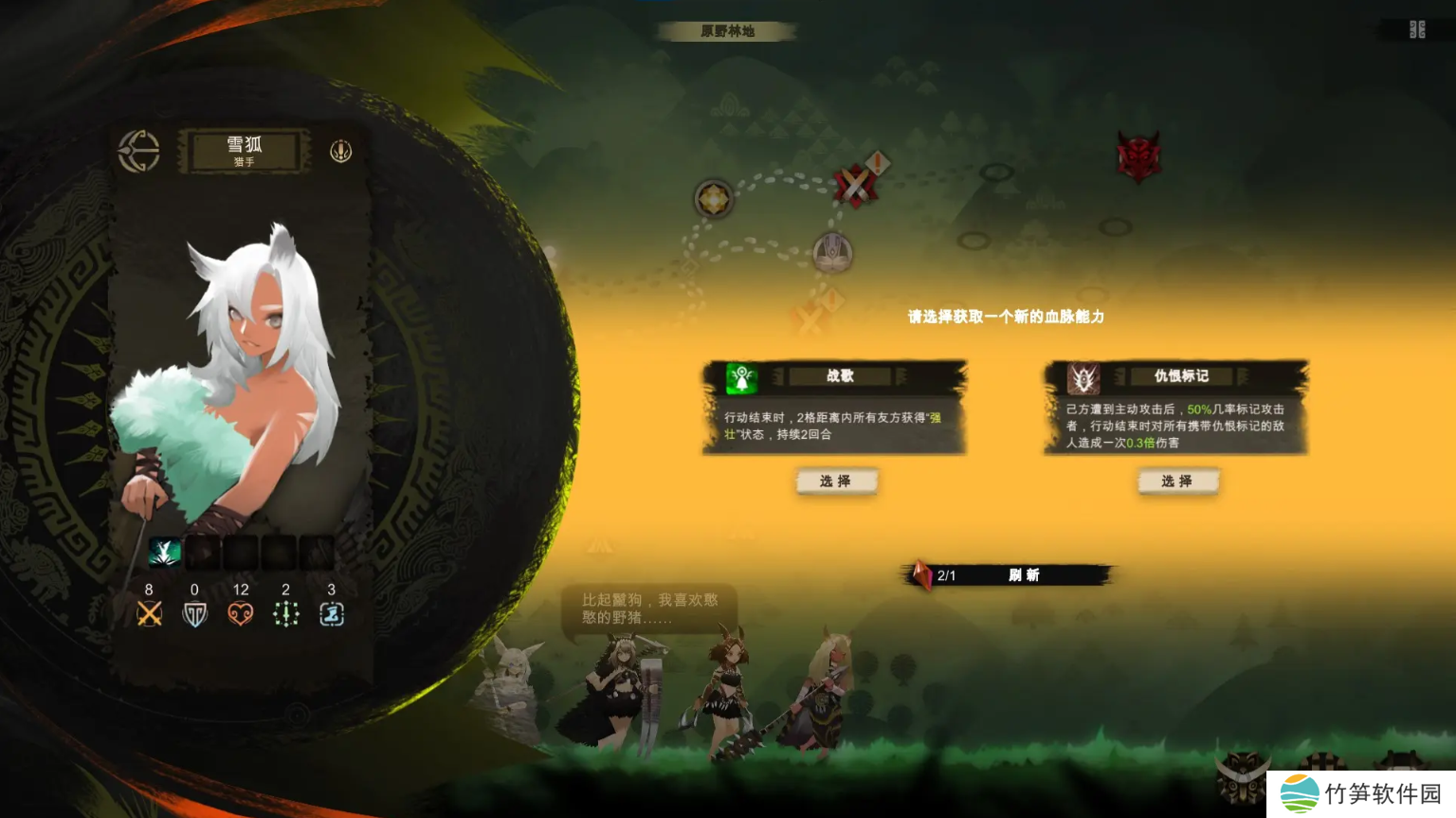Viewport: 1456px width, 818px height.
Task: Select the grey helmet map node
Action: (832, 252)
